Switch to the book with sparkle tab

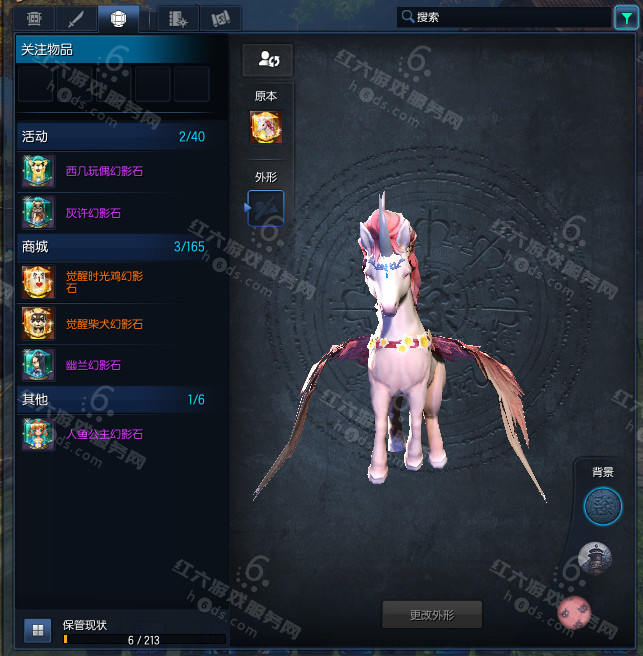point(178,18)
